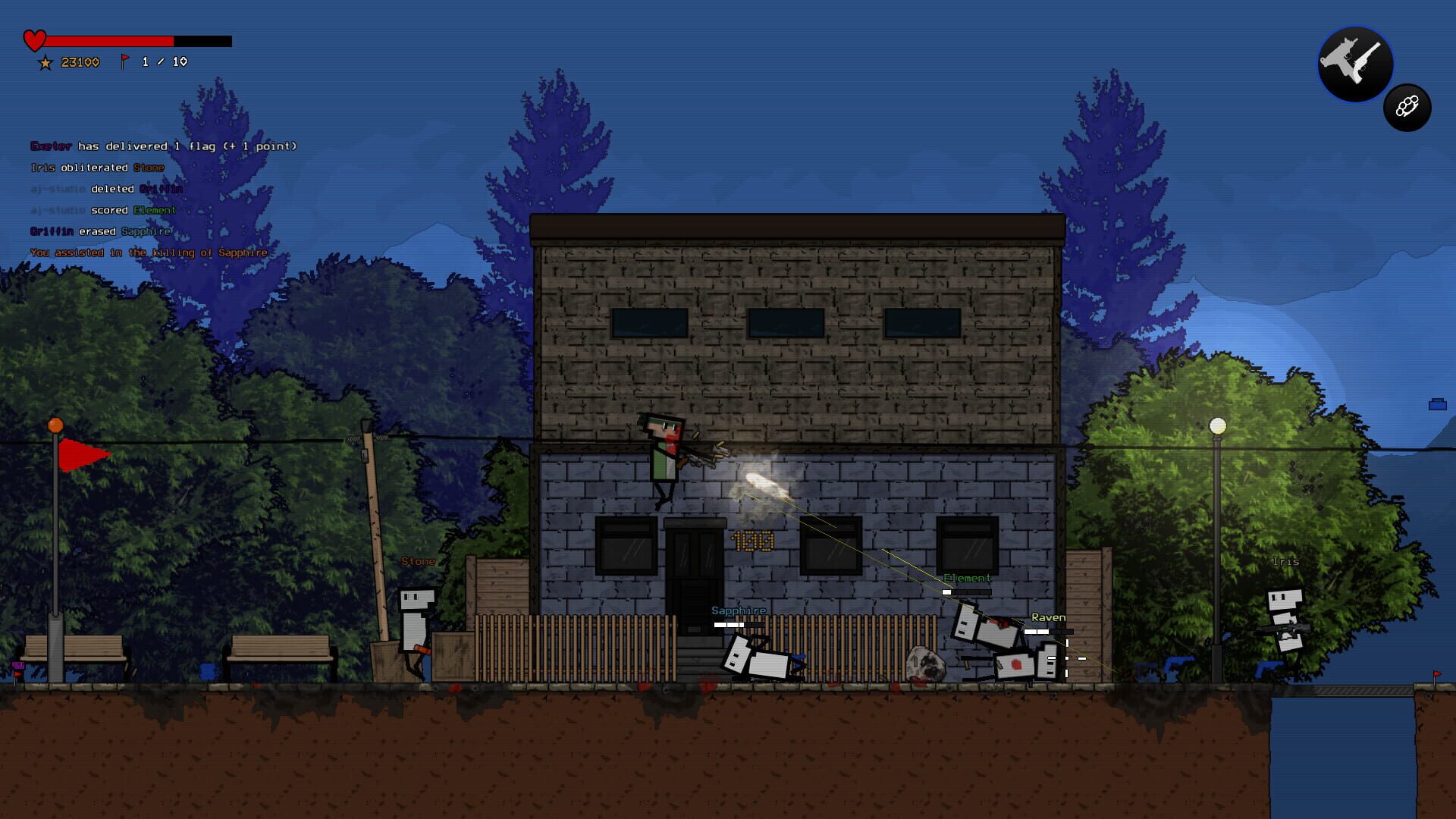Click the score value 23100
Image resolution: width=1456 pixels, height=819 pixels.
(80, 61)
